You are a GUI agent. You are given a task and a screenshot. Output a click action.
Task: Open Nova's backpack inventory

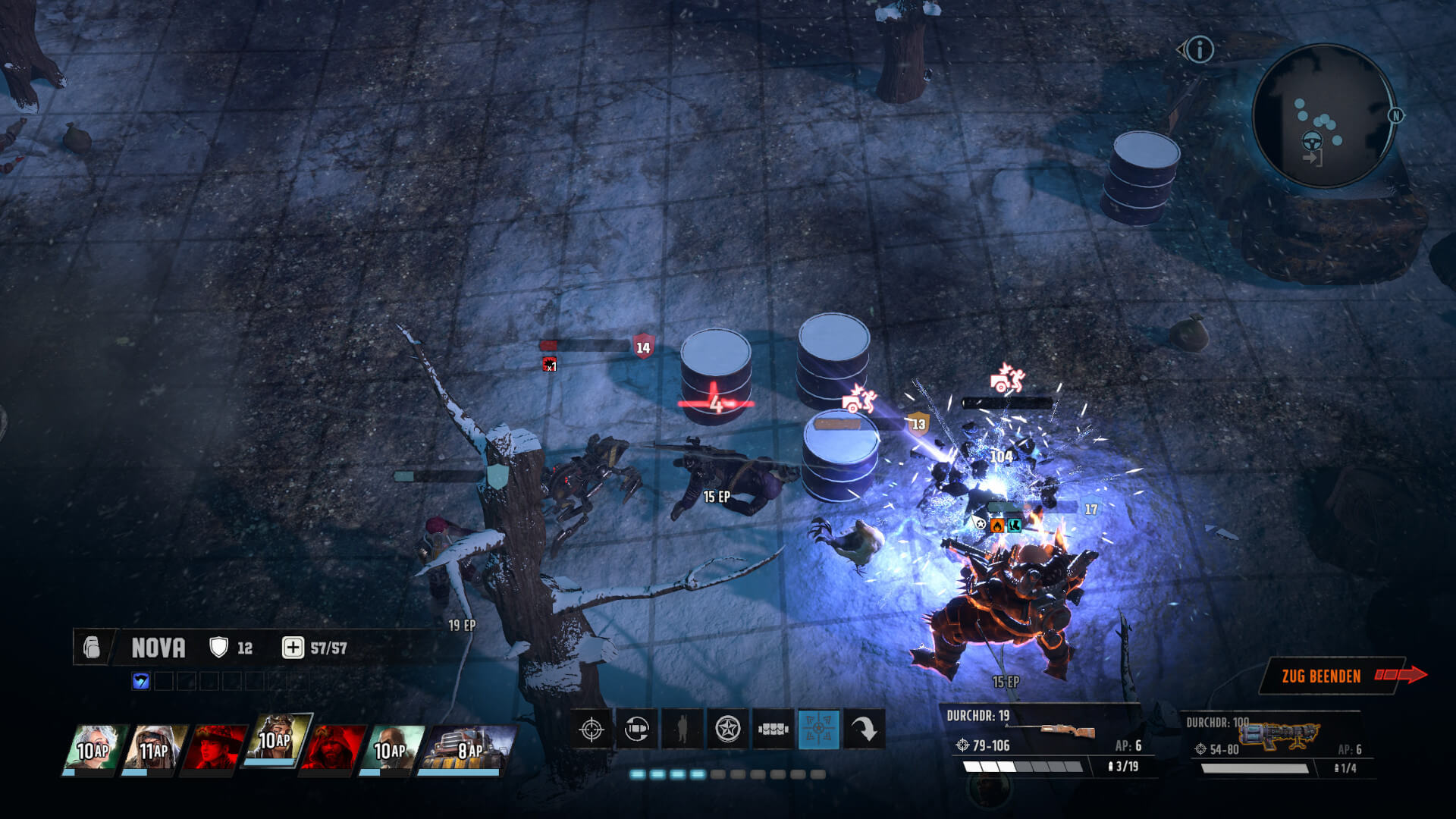click(92, 648)
